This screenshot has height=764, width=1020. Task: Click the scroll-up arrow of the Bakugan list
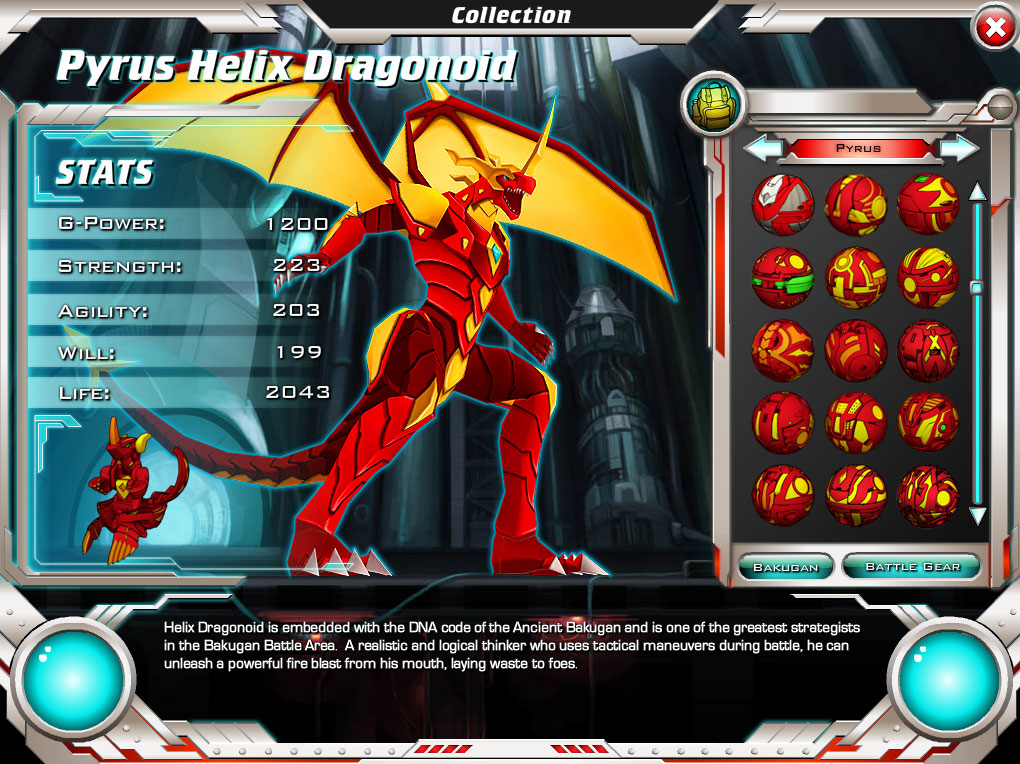coord(977,191)
